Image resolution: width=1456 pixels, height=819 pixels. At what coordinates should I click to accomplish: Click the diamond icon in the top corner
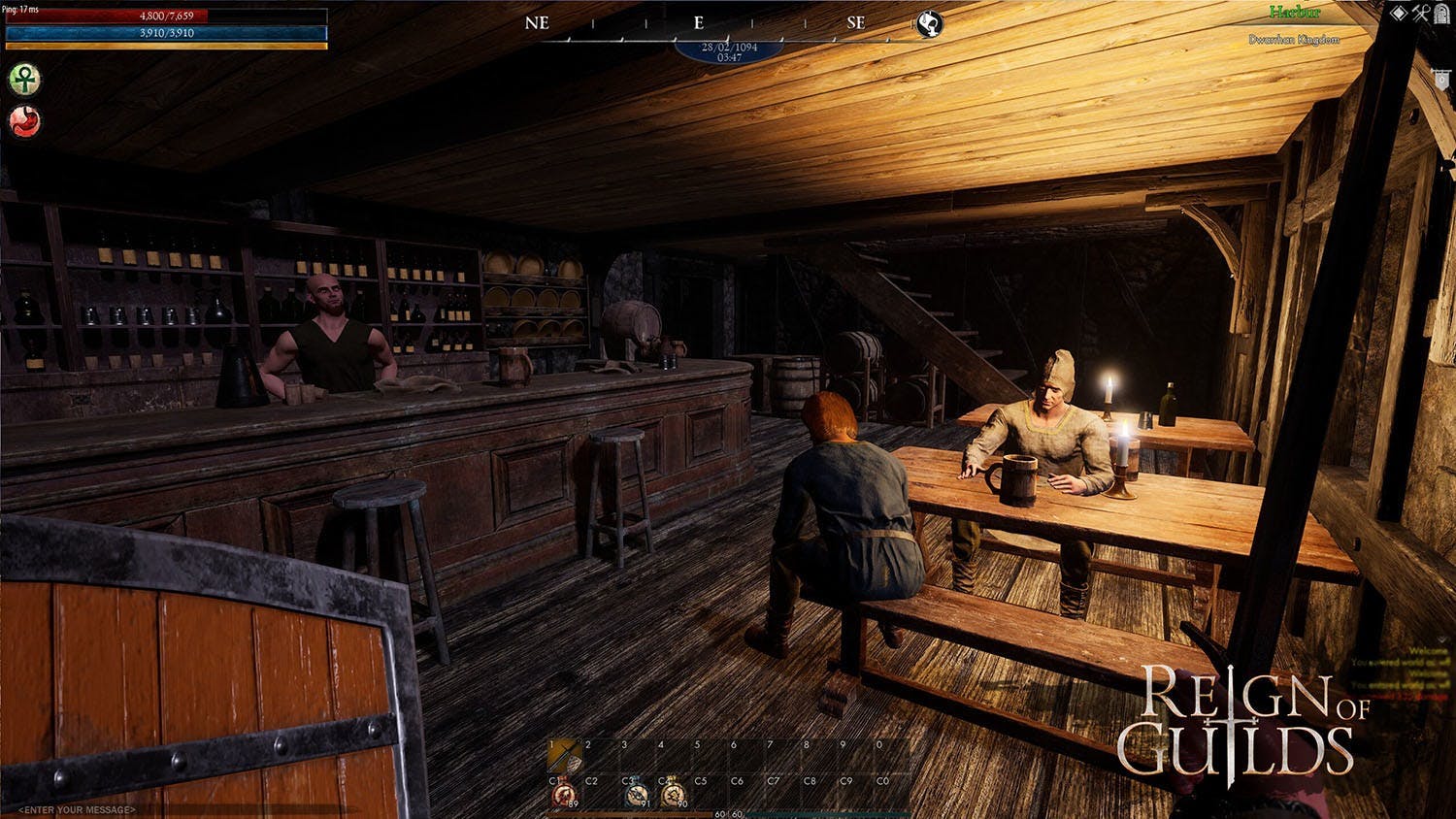(1399, 13)
